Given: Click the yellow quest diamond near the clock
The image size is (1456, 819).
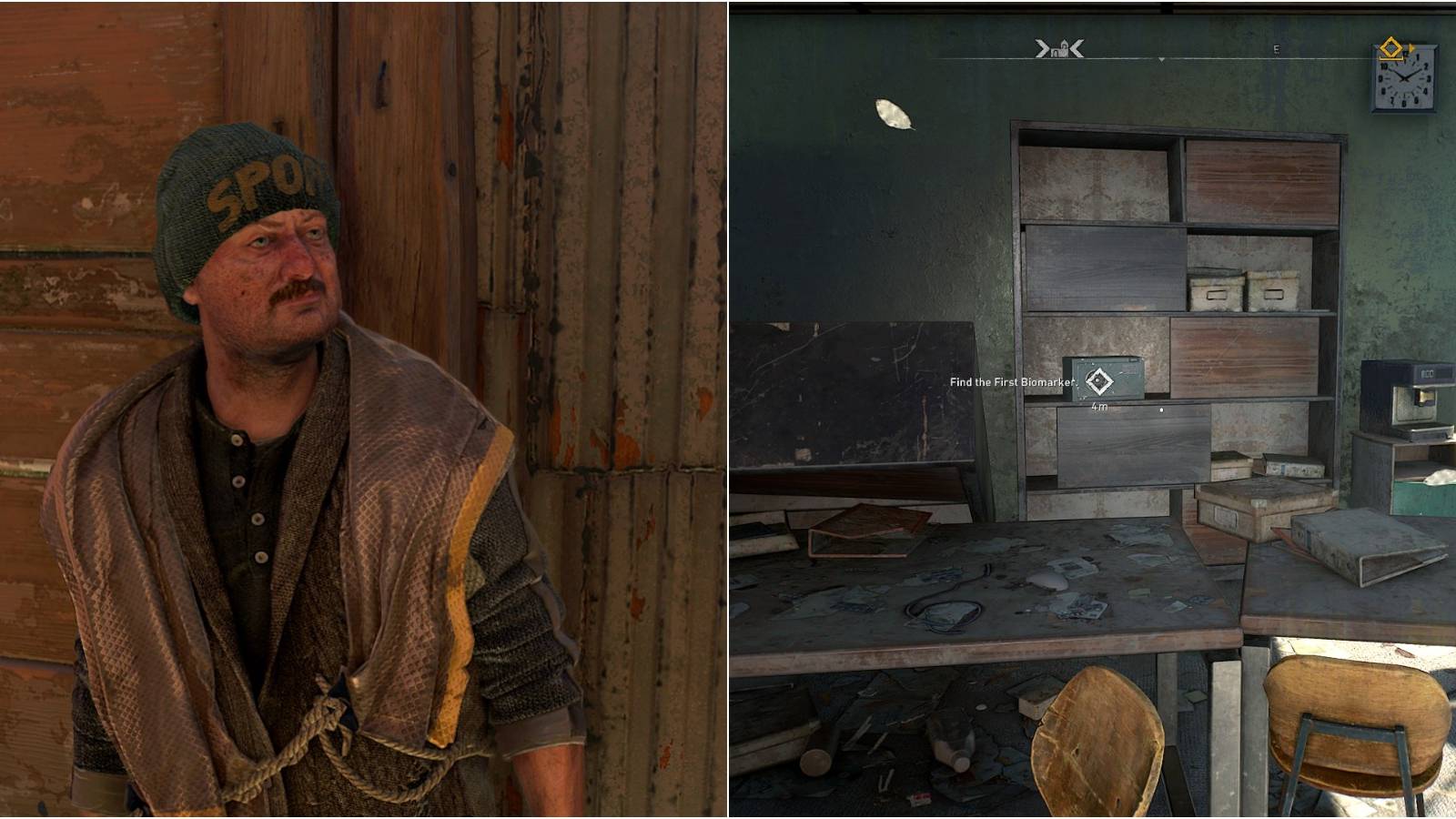Looking at the screenshot, I should point(1391,47).
